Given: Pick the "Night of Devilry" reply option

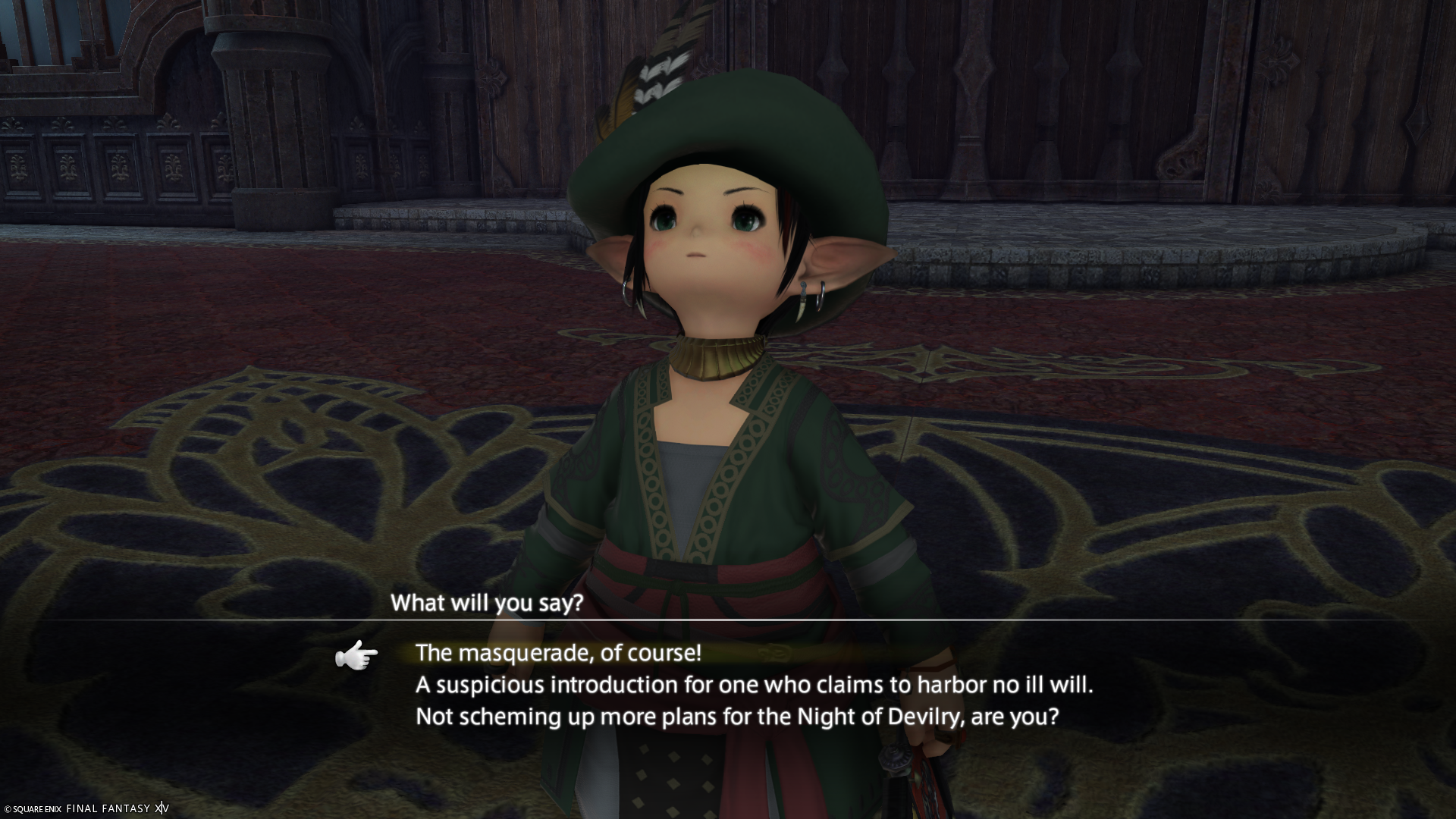Looking at the screenshot, I should 736,717.
